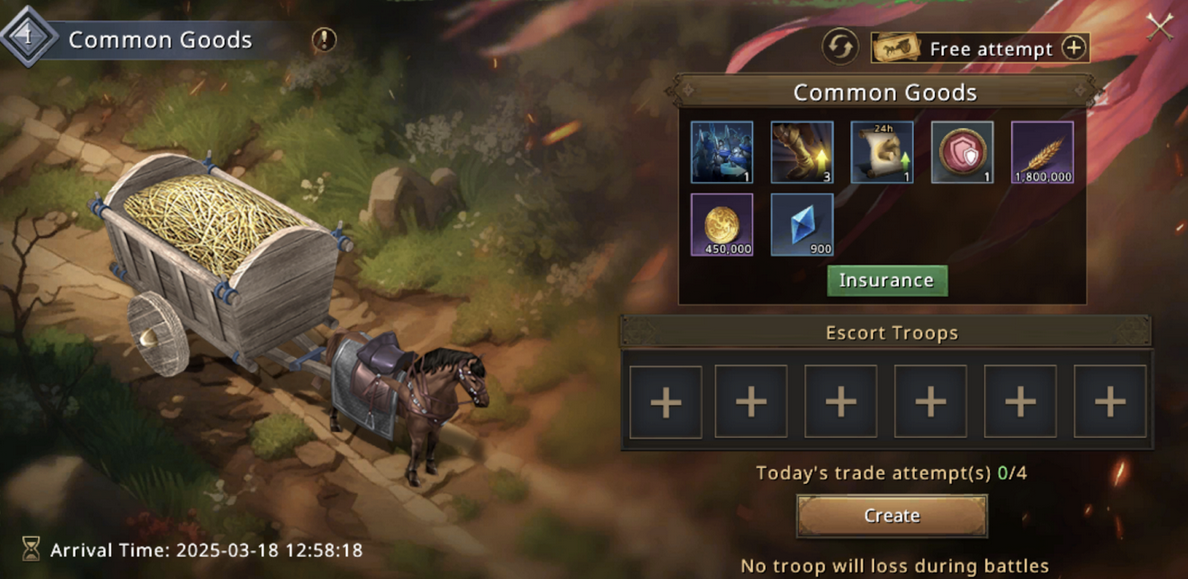Click the Common Goods level 1 badge
Screen dimensions: 1188x579
[x=28, y=38]
